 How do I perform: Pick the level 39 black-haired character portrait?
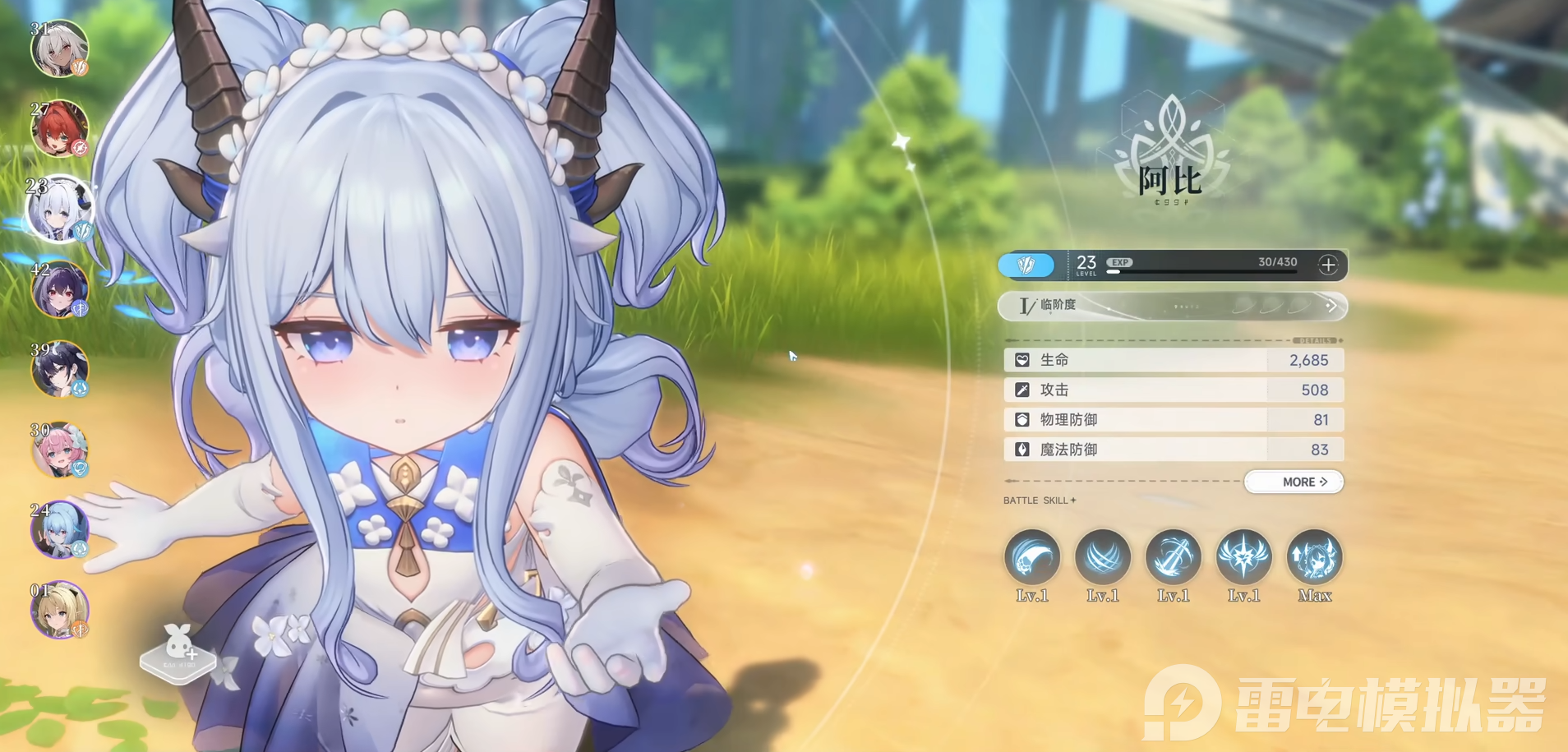[59, 370]
